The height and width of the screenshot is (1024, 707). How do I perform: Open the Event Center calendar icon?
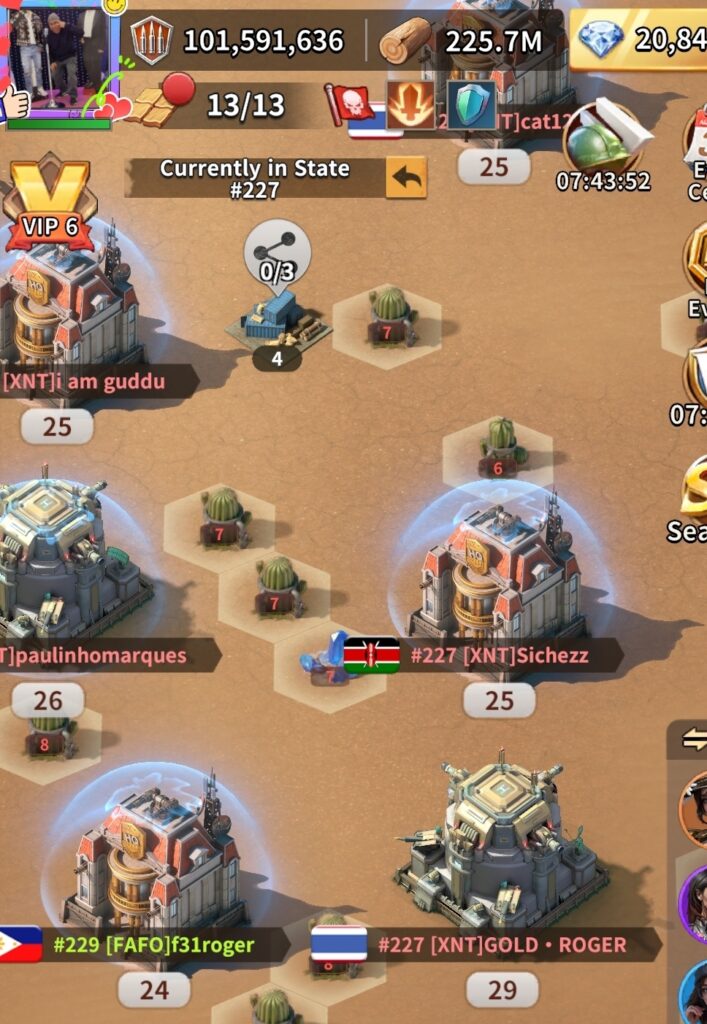pos(697,140)
